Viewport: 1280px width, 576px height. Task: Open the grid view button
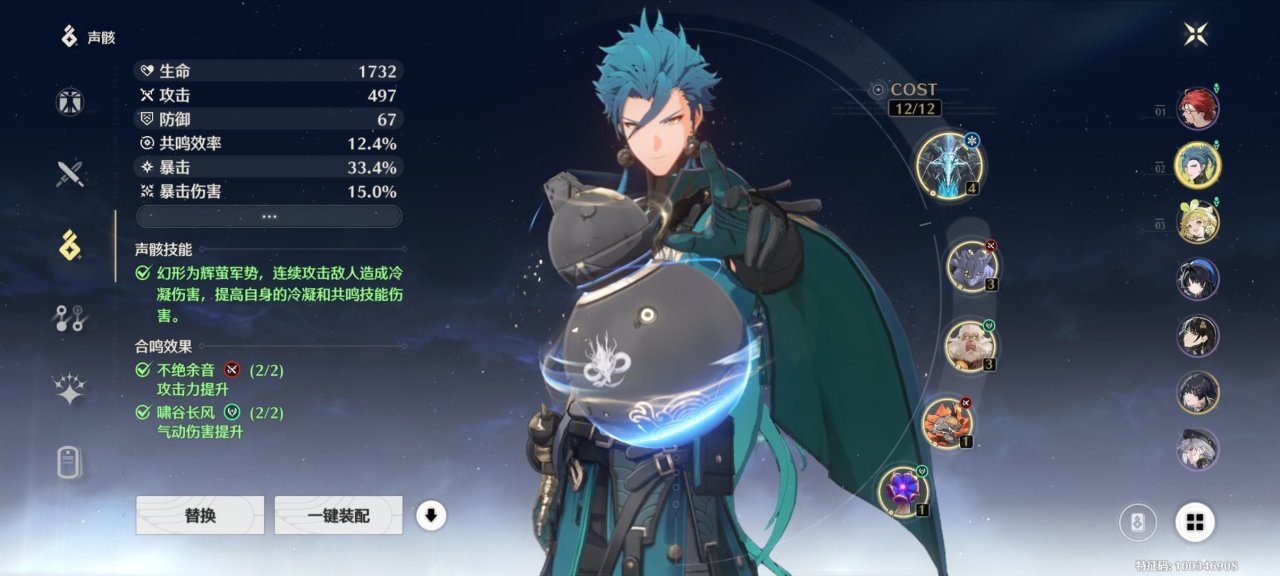[1194, 521]
